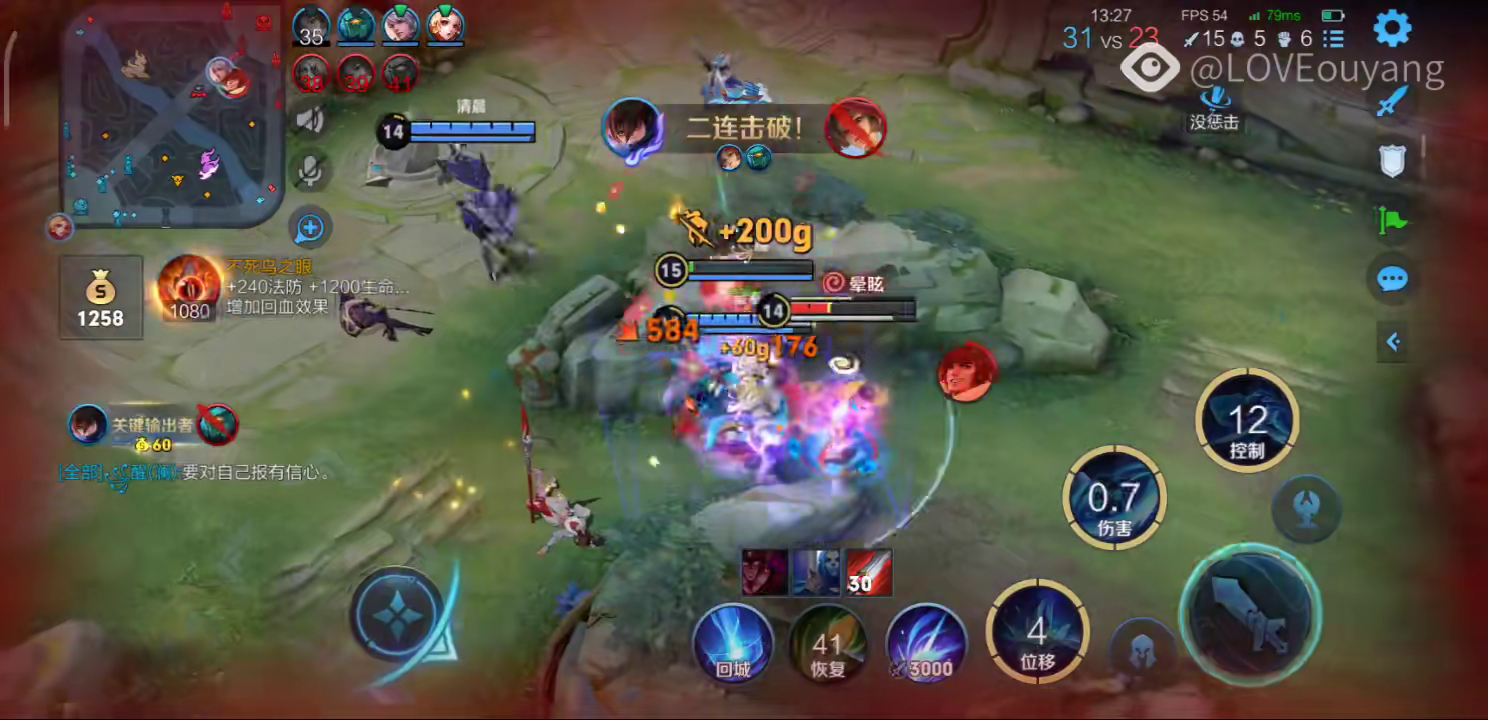Cast the 控制 control skill
The width and height of the screenshot is (1488, 720).
coord(1247,420)
